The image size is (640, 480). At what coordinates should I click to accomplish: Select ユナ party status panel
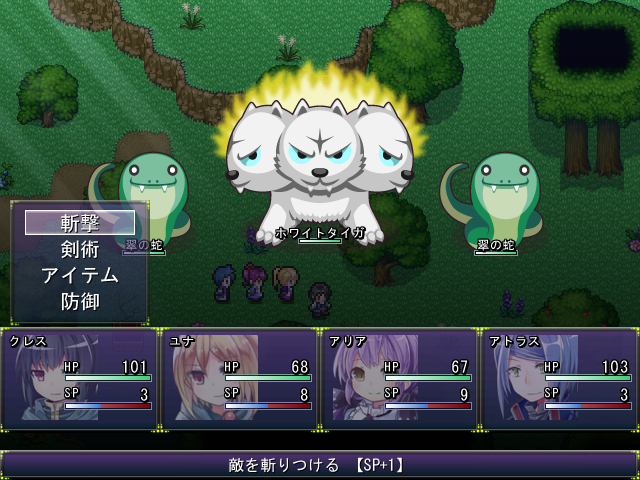point(240,380)
